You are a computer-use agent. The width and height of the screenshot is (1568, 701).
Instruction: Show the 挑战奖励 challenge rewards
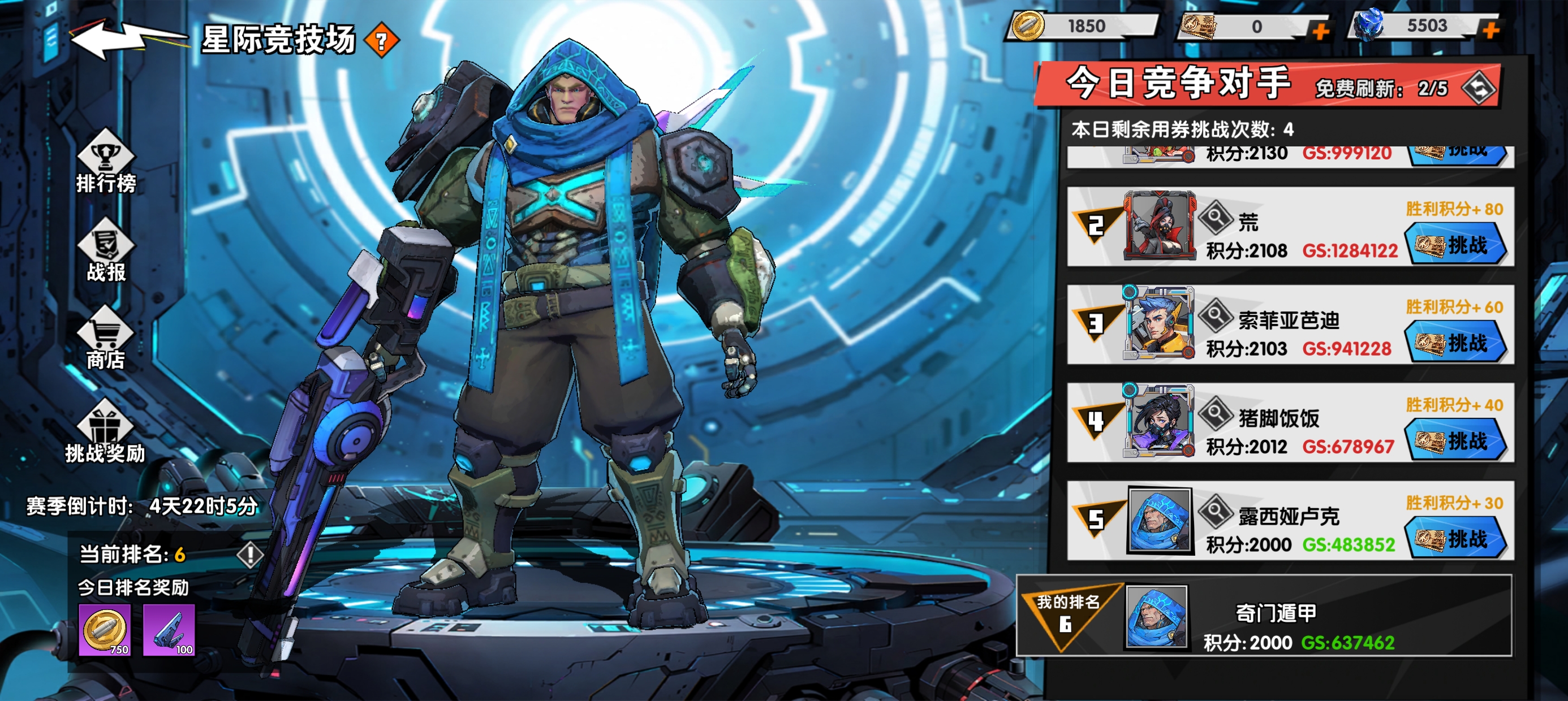(105, 432)
